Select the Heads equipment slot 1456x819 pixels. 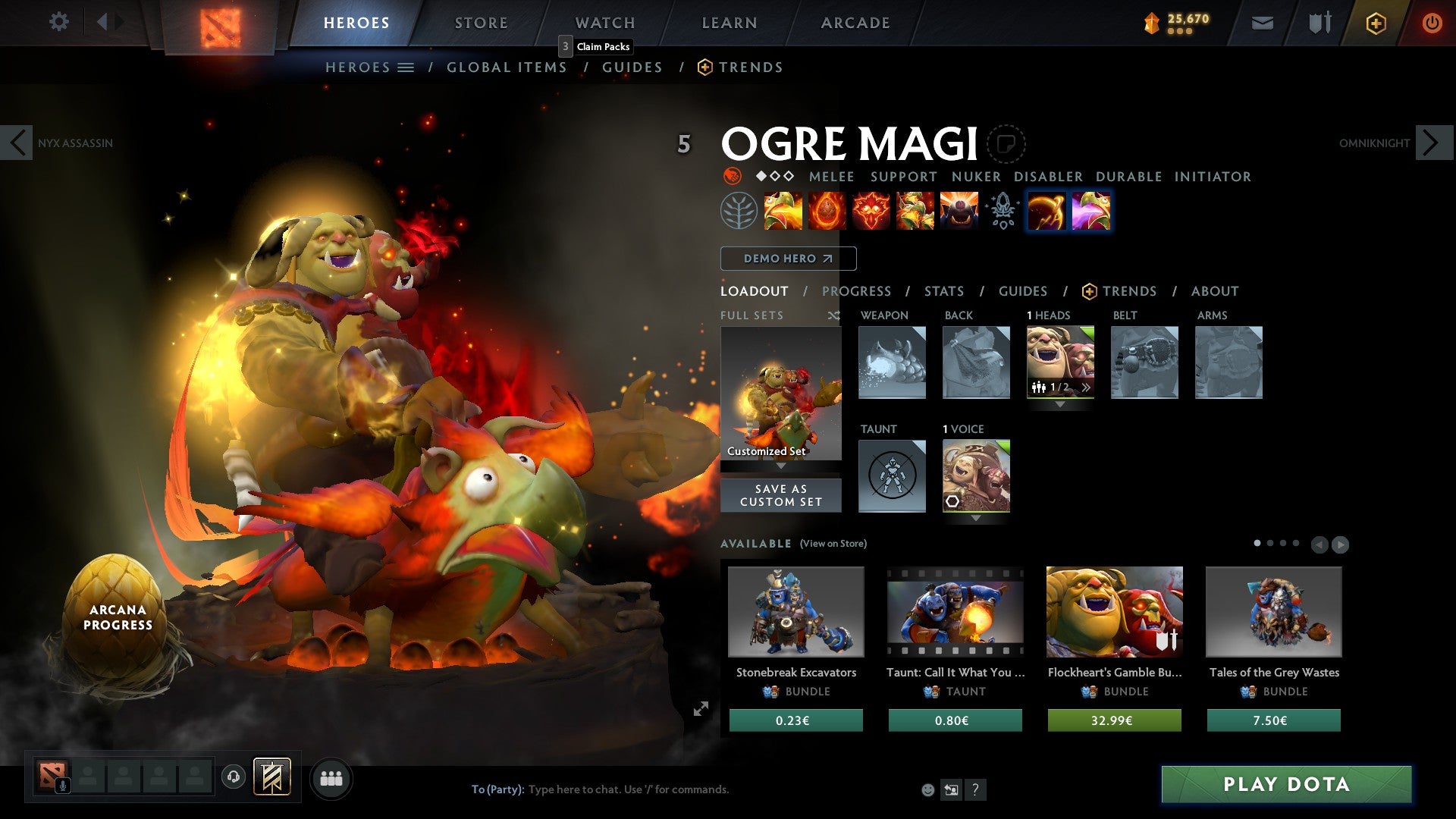tap(1059, 362)
